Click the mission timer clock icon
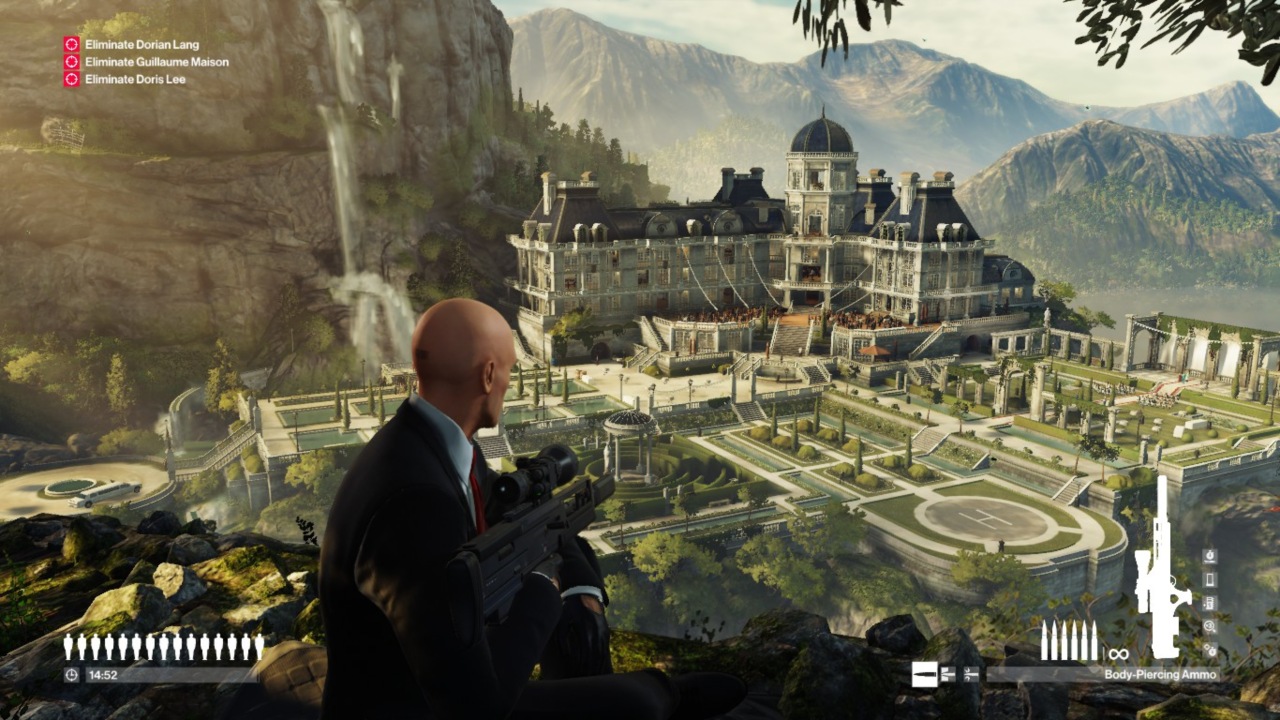This screenshot has width=1280, height=720. click(x=72, y=673)
